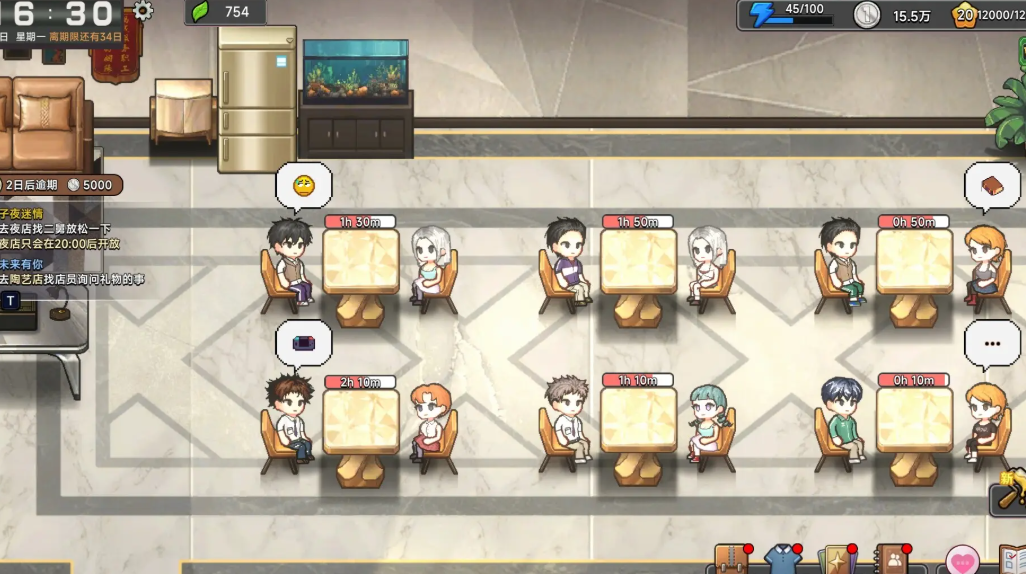
Task: Open the checklist task book
Action: coord(1012,560)
